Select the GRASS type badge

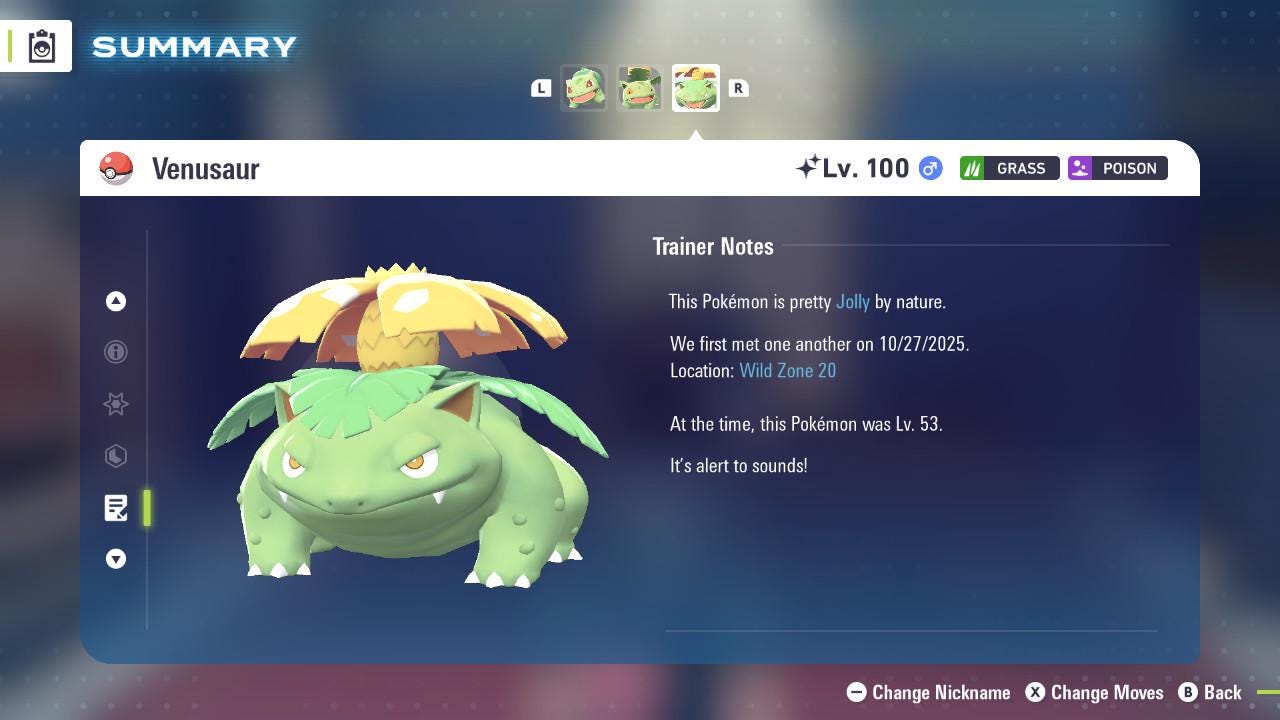pyautogui.click(x=1009, y=168)
